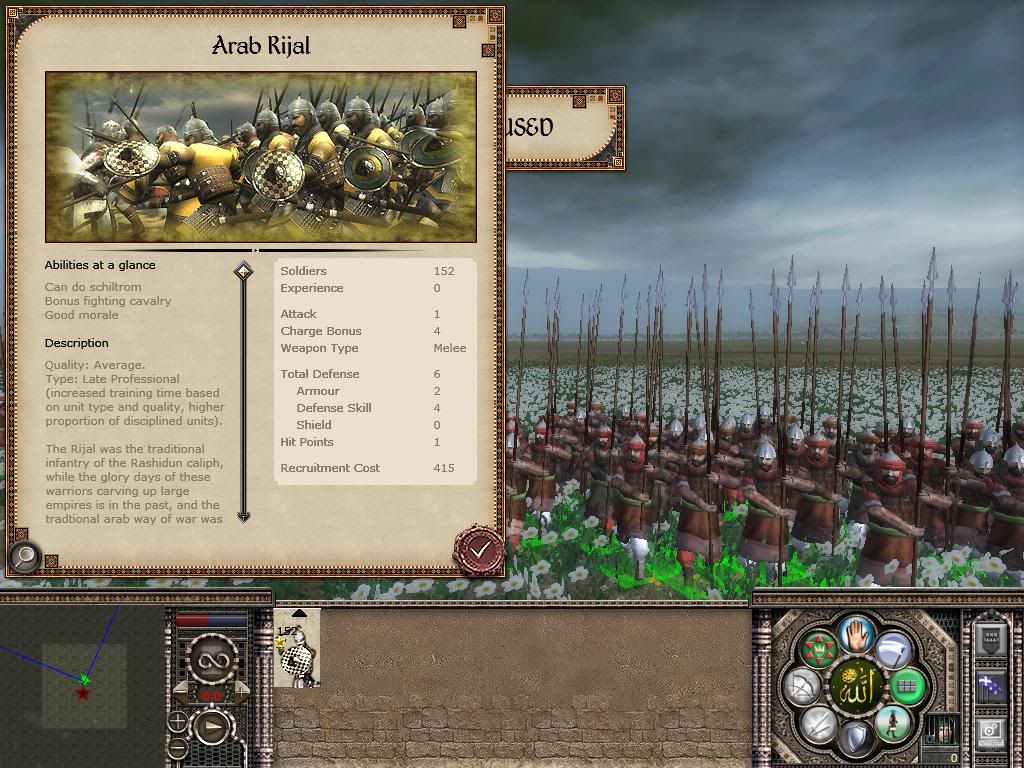
Task: Toggle run mode walking soldier icon
Action: 892,722
